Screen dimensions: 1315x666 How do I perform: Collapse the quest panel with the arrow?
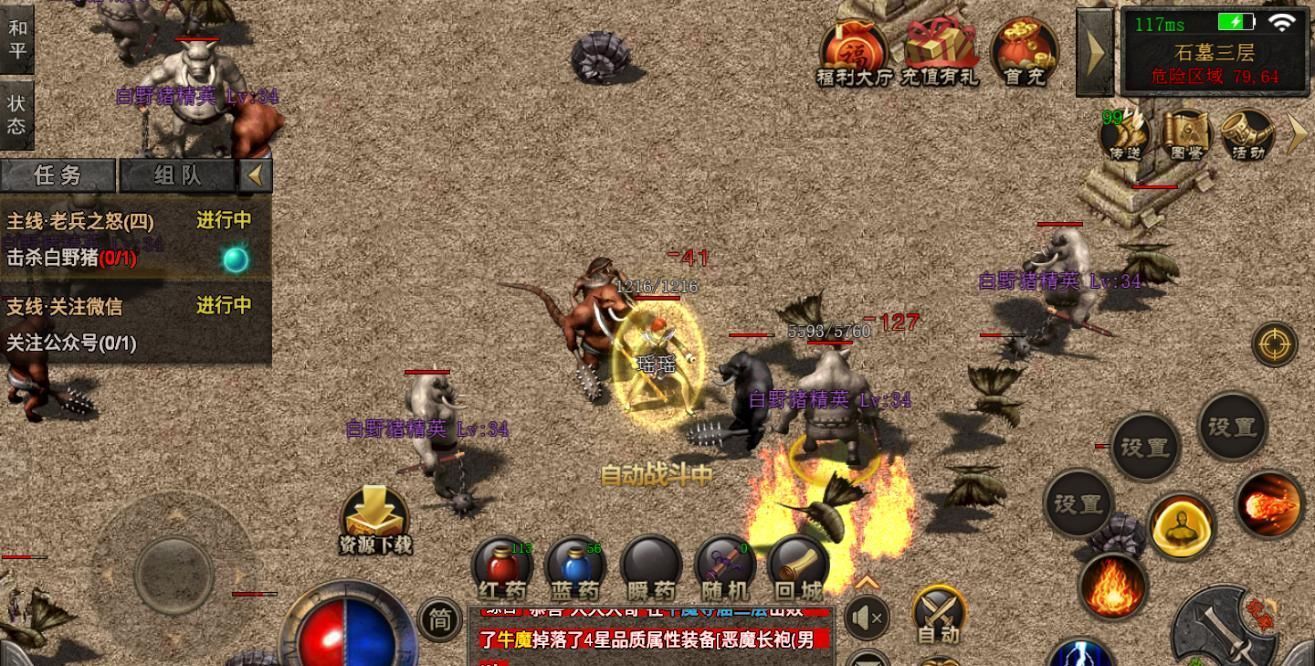(x=256, y=176)
